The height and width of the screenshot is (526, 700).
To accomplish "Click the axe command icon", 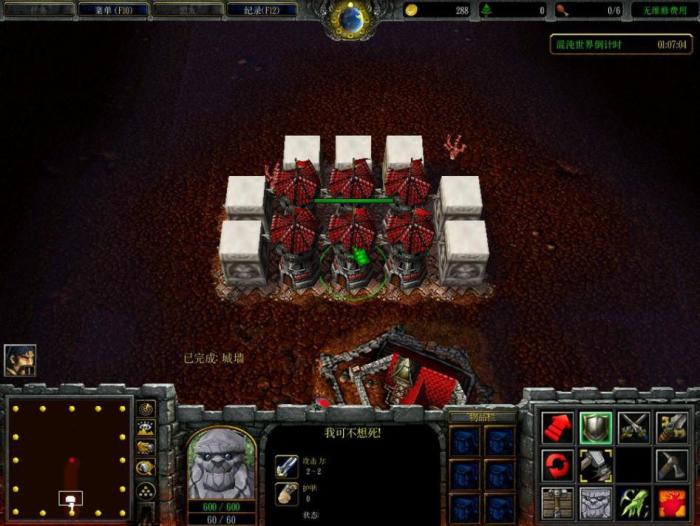I will click(672, 464).
